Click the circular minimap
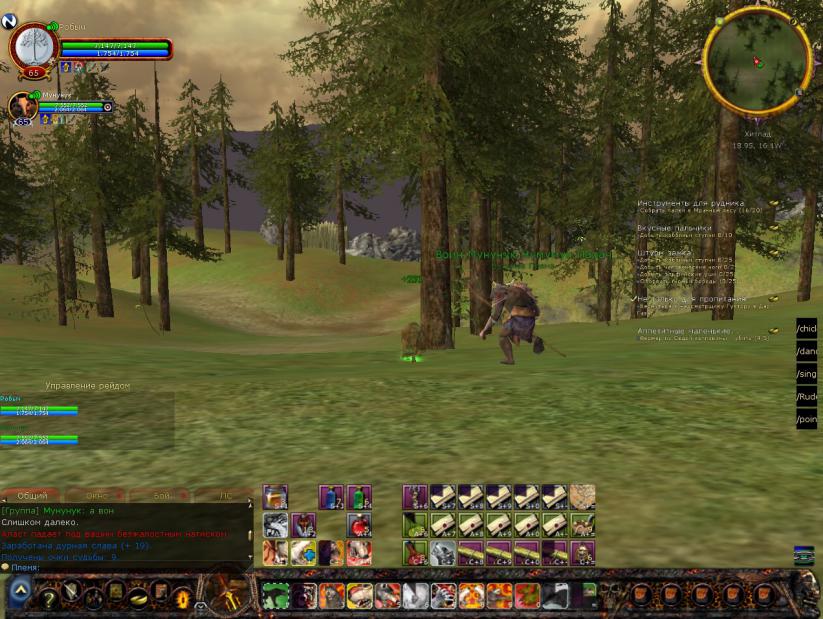The image size is (823, 619). point(757,61)
